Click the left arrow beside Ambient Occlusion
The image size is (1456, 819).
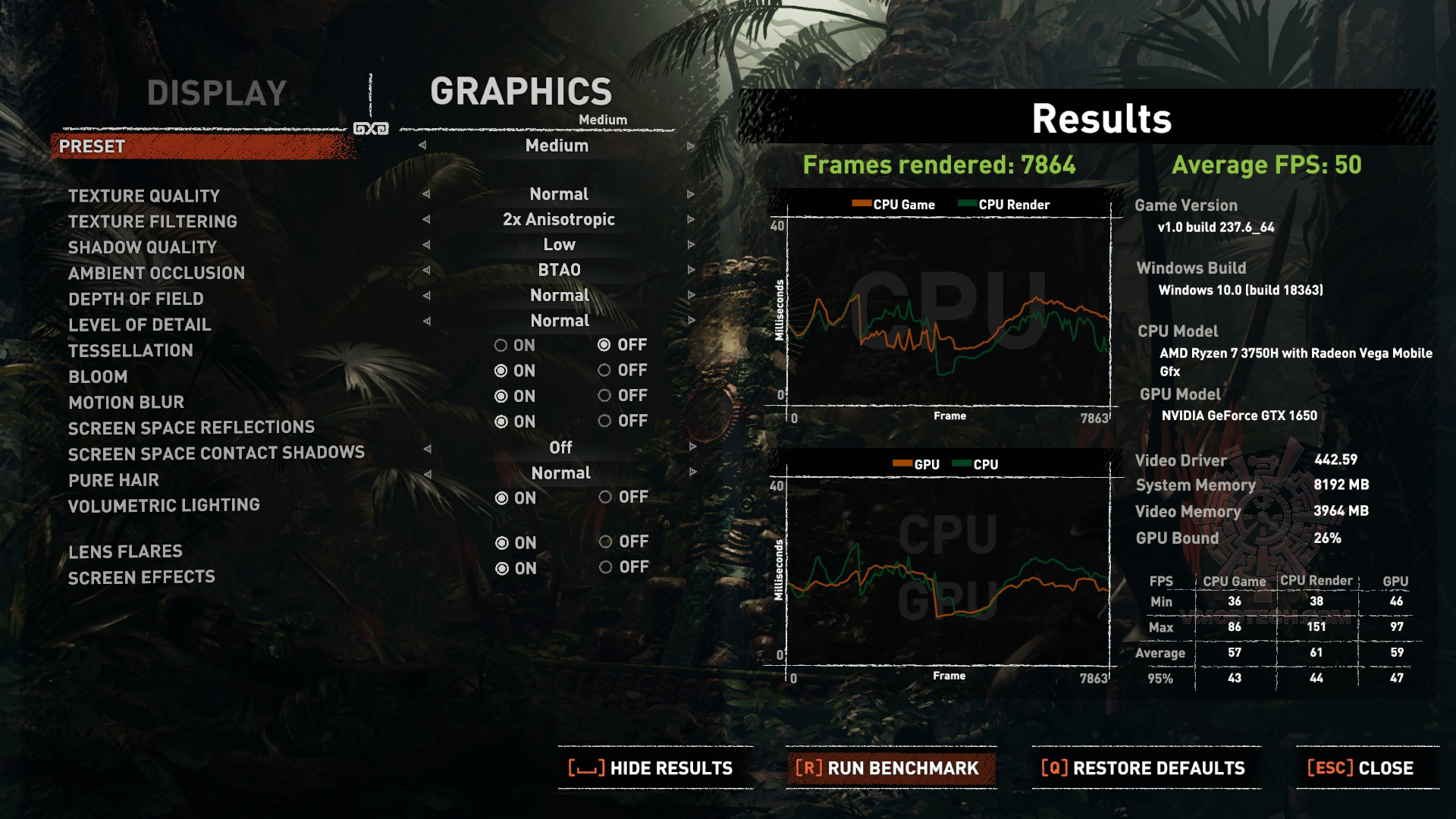tap(425, 270)
